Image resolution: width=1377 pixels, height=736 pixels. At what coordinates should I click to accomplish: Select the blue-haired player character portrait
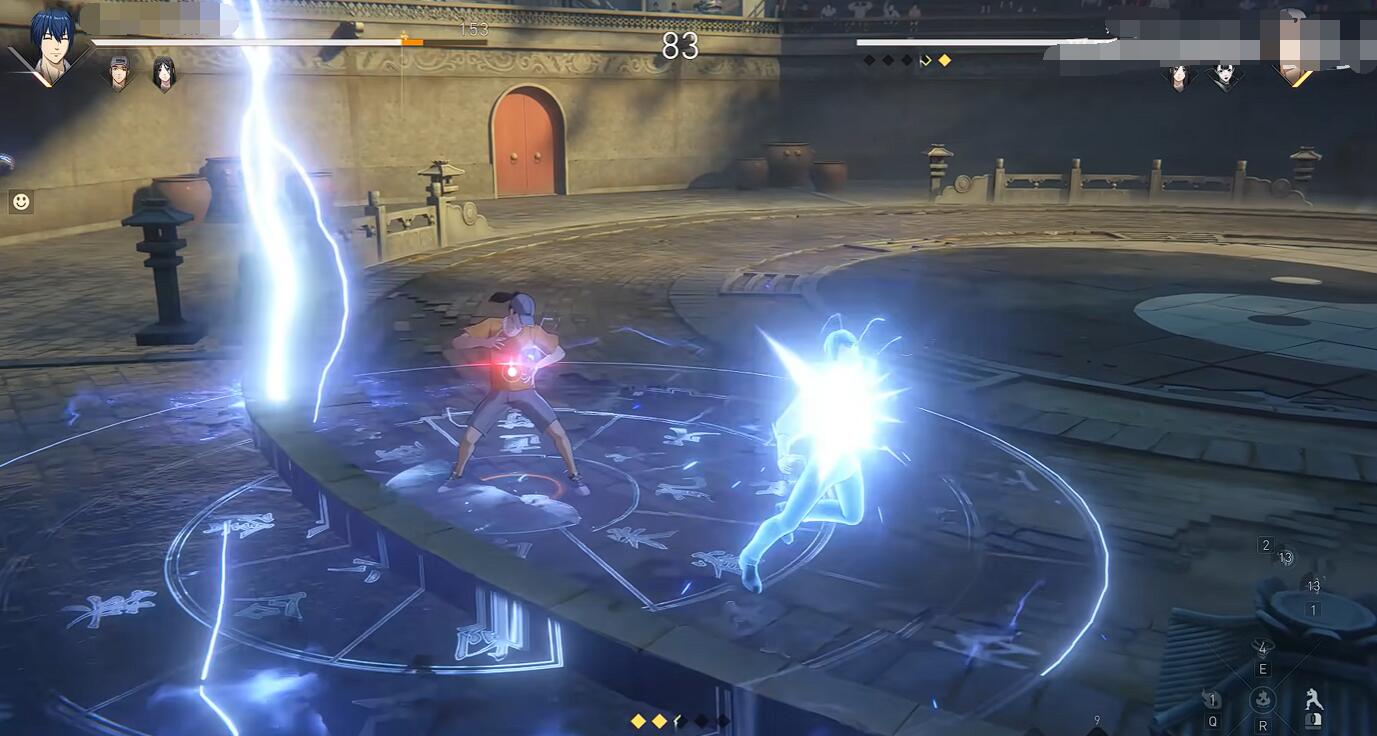point(50,45)
